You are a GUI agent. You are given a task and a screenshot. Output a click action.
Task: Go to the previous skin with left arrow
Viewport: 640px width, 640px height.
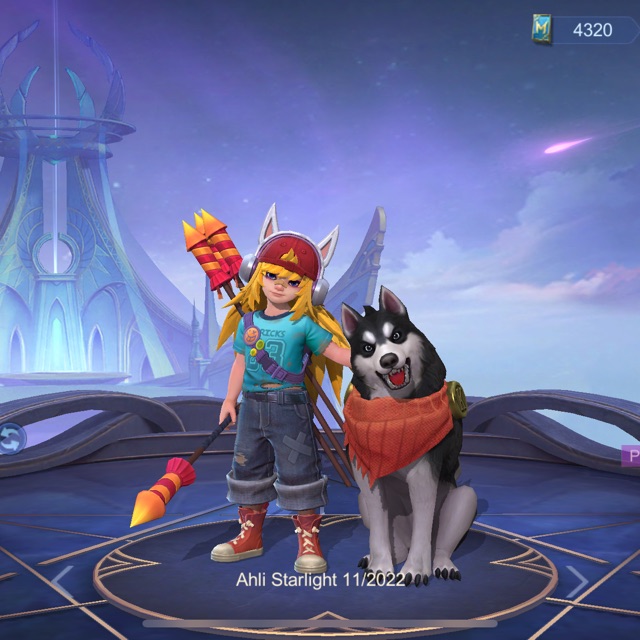[62, 580]
